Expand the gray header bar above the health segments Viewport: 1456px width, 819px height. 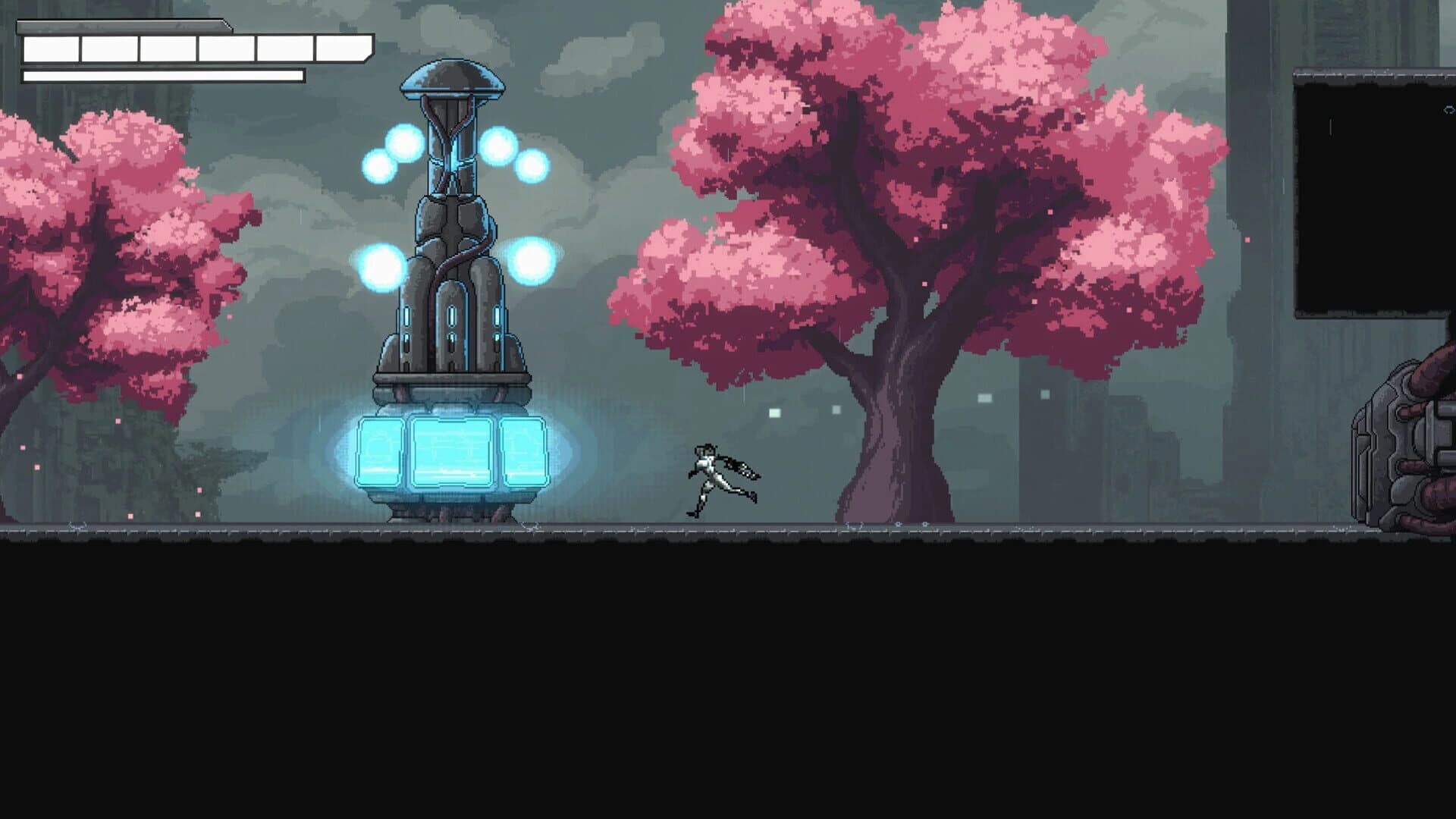click(121, 25)
